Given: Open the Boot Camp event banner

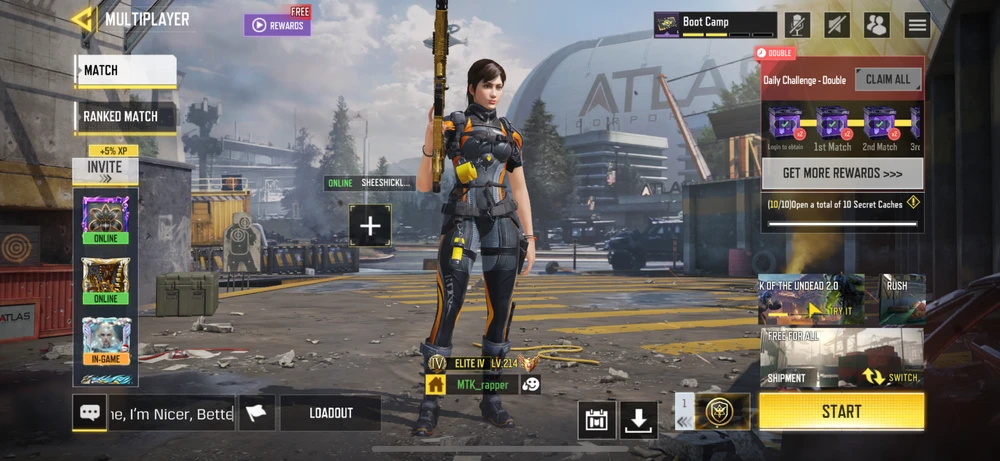Looking at the screenshot, I should pyautogui.click(x=715, y=25).
